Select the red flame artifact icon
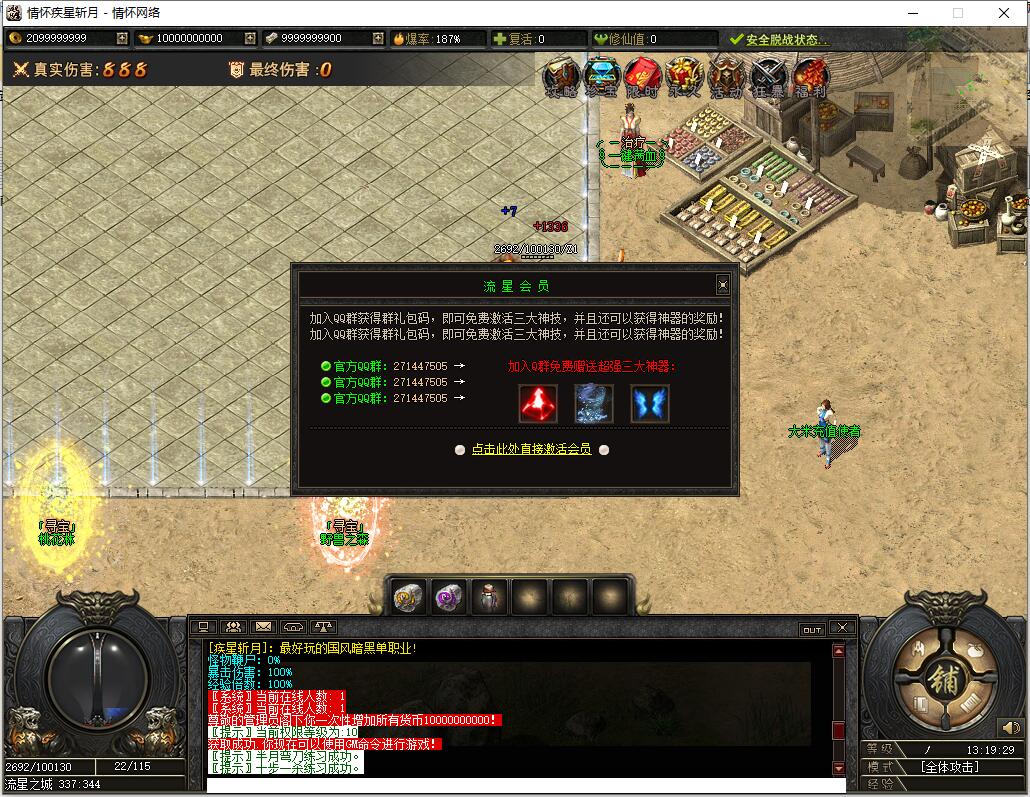 538,403
